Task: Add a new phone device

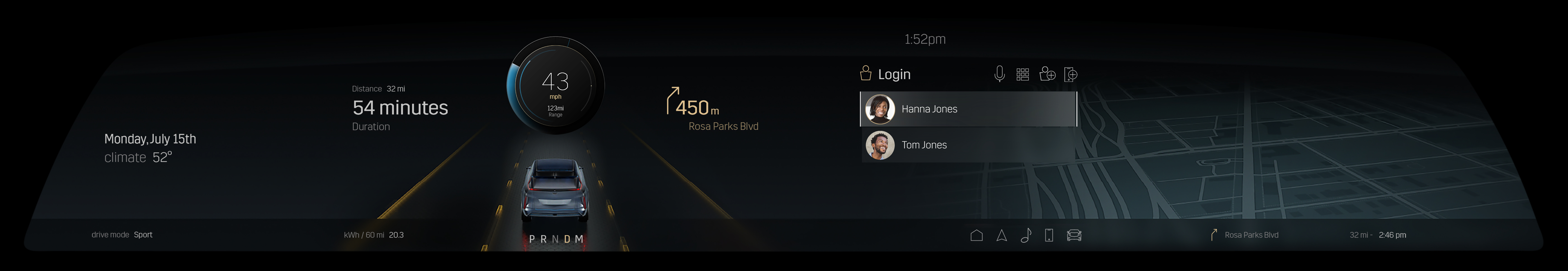Action: coord(1071,74)
